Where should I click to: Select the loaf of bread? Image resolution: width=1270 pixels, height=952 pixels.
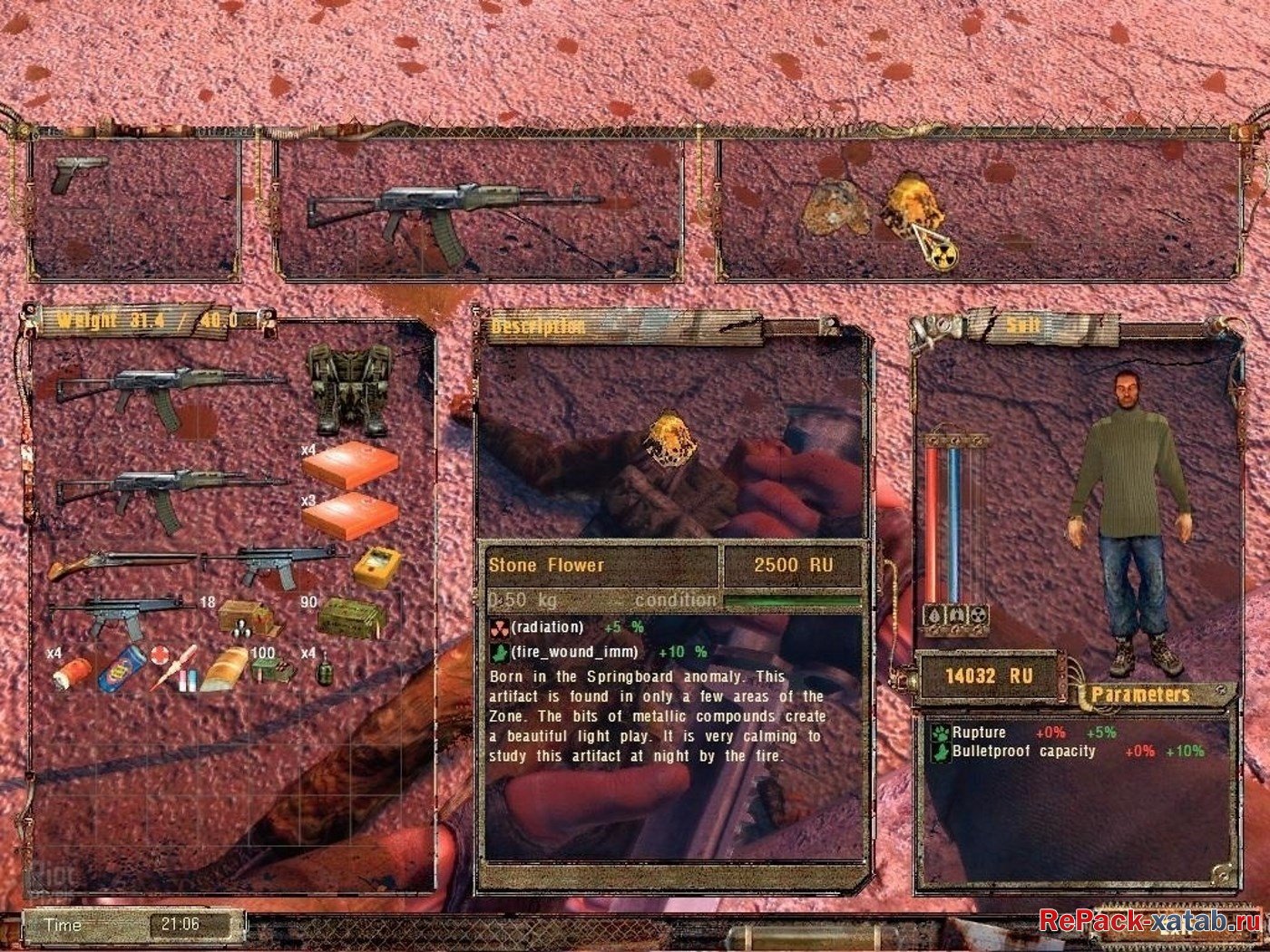pos(223,668)
